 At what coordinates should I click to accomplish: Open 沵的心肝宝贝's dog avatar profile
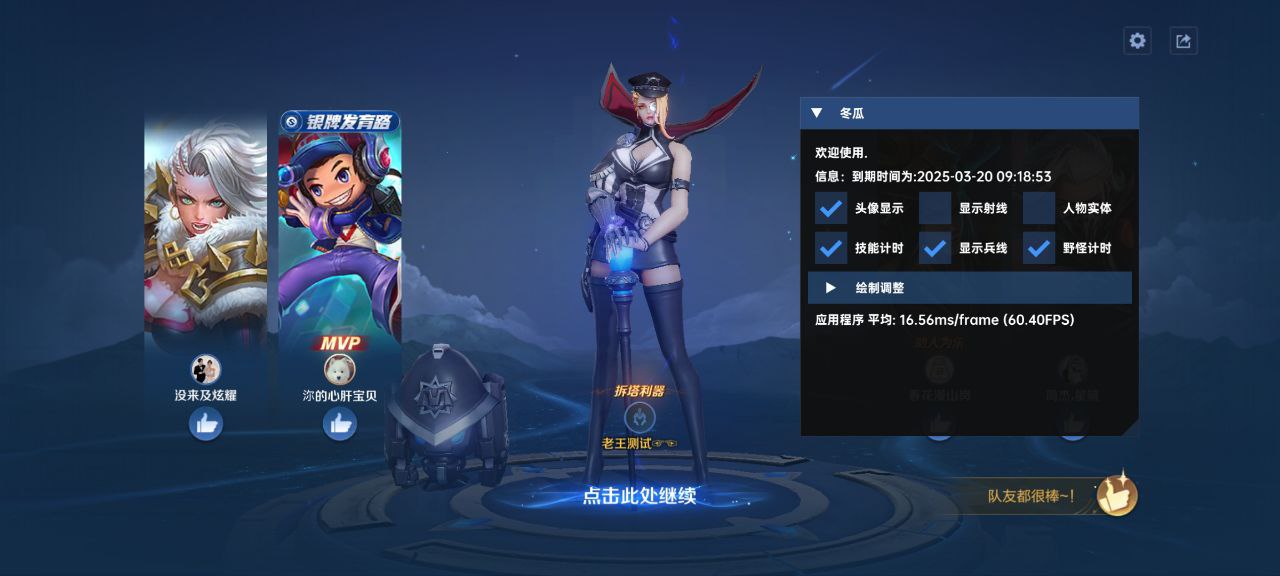tap(340, 370)
